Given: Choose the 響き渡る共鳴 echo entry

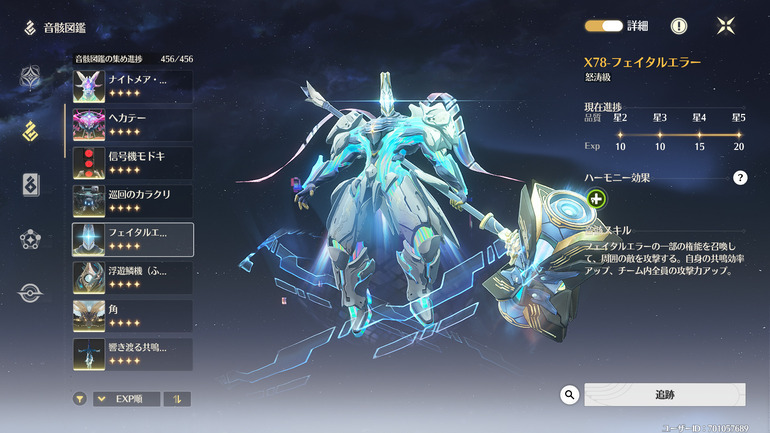Looking at the screenshot, I should coord(132,353).
